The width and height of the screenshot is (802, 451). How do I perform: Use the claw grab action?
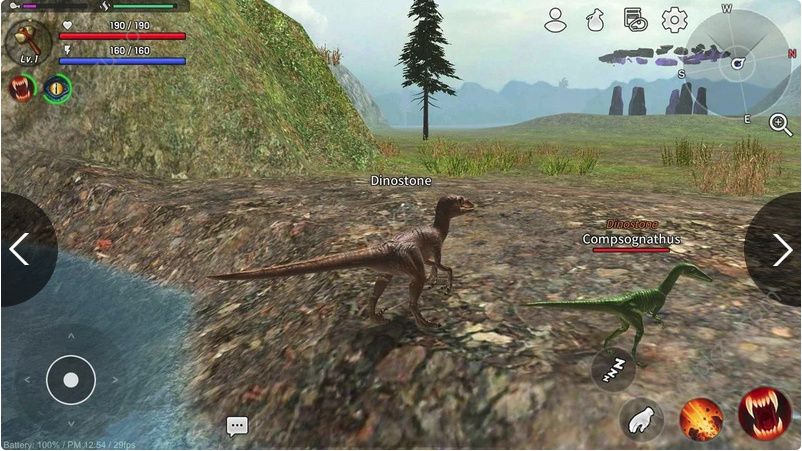(x=641, y=419)
